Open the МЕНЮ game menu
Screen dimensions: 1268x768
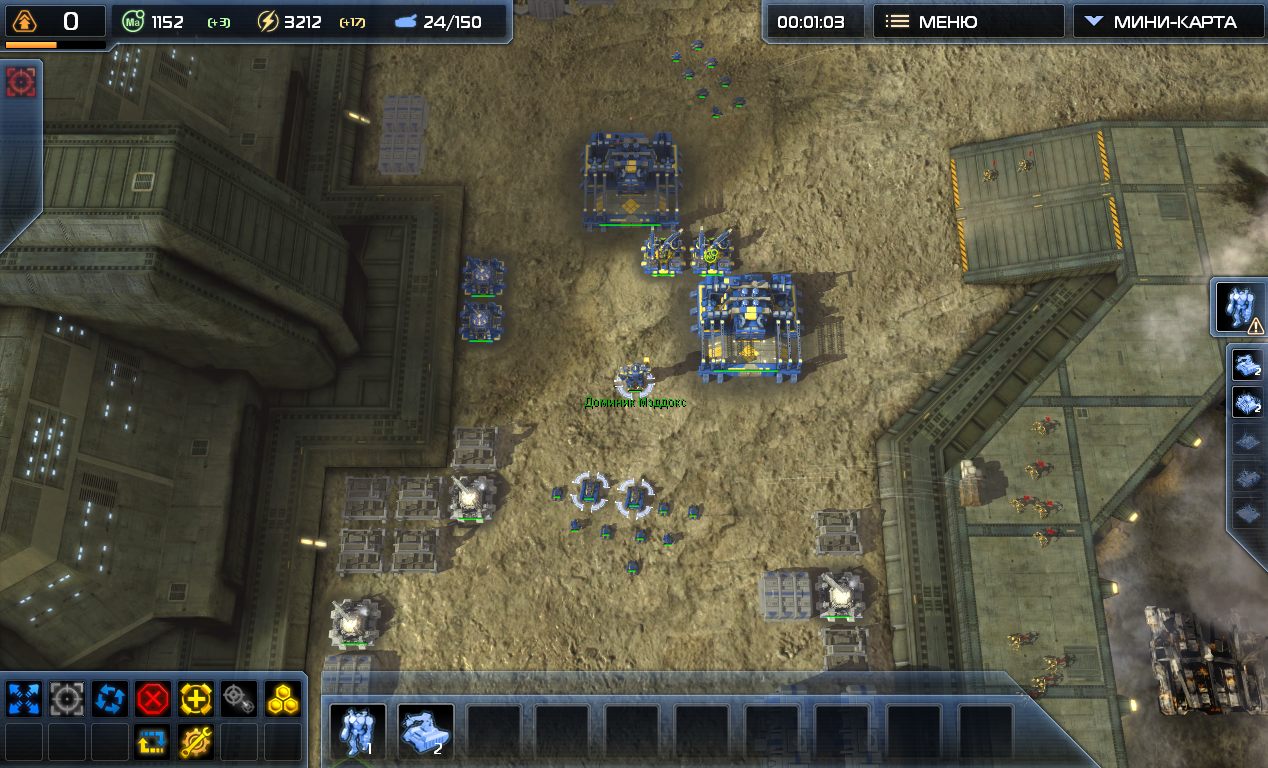967,21
